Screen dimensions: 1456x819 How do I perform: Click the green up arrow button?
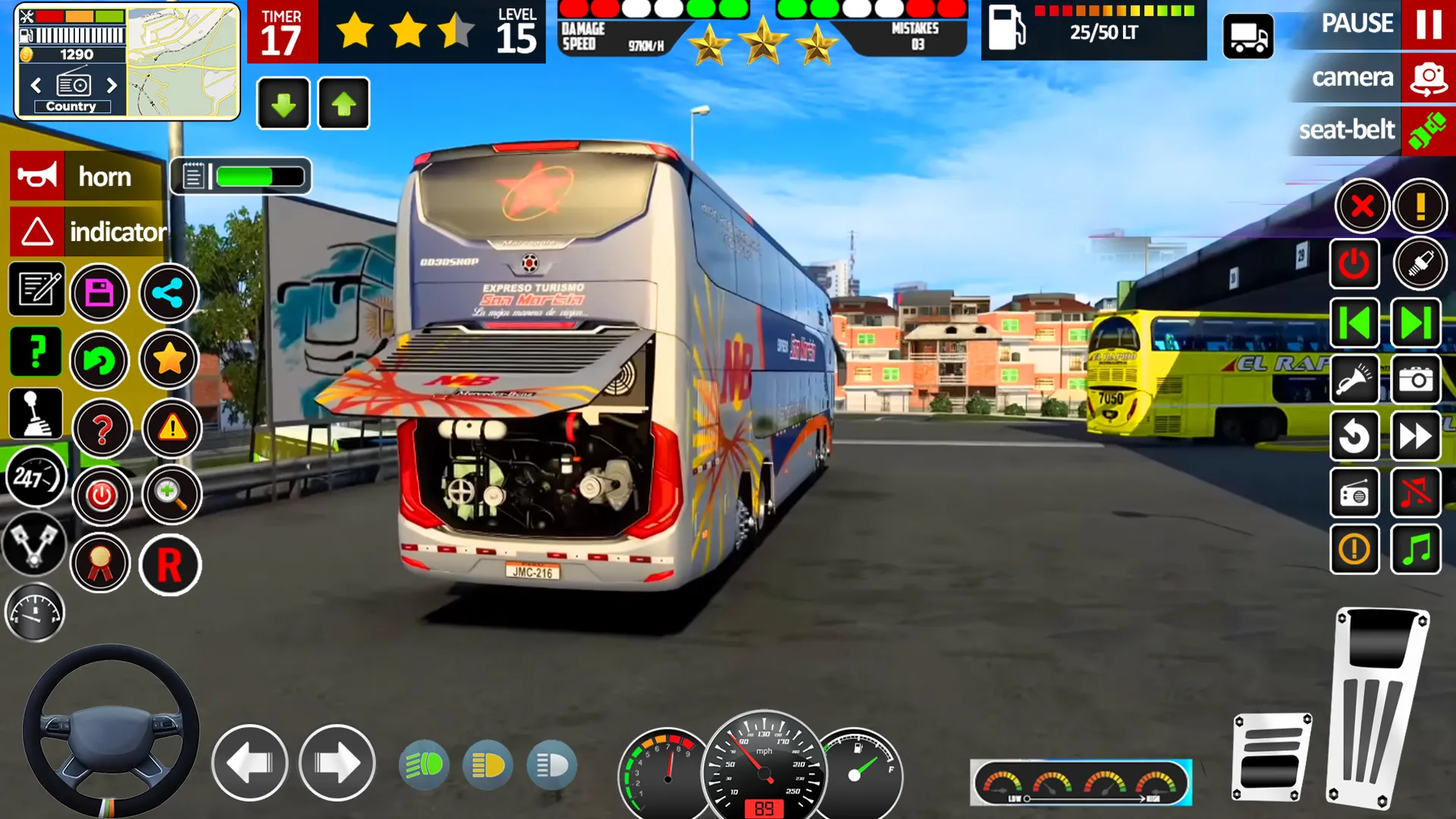tap(344, 104)
